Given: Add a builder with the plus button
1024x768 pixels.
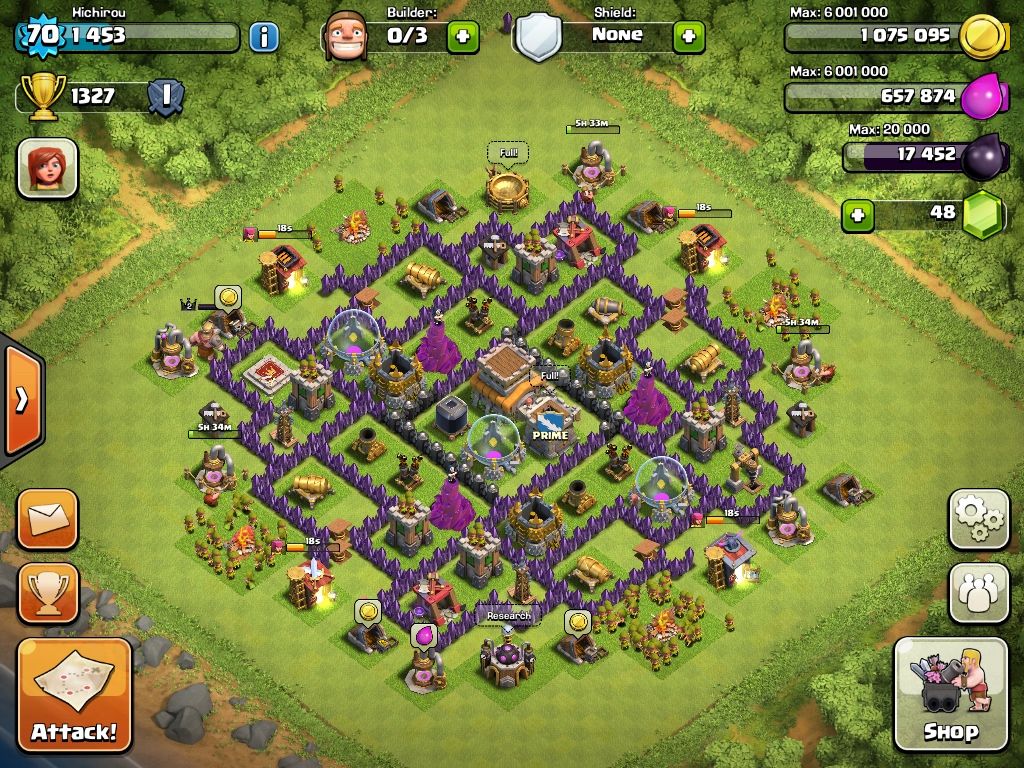Looking at the screenshot, I should tap(462, 37).
